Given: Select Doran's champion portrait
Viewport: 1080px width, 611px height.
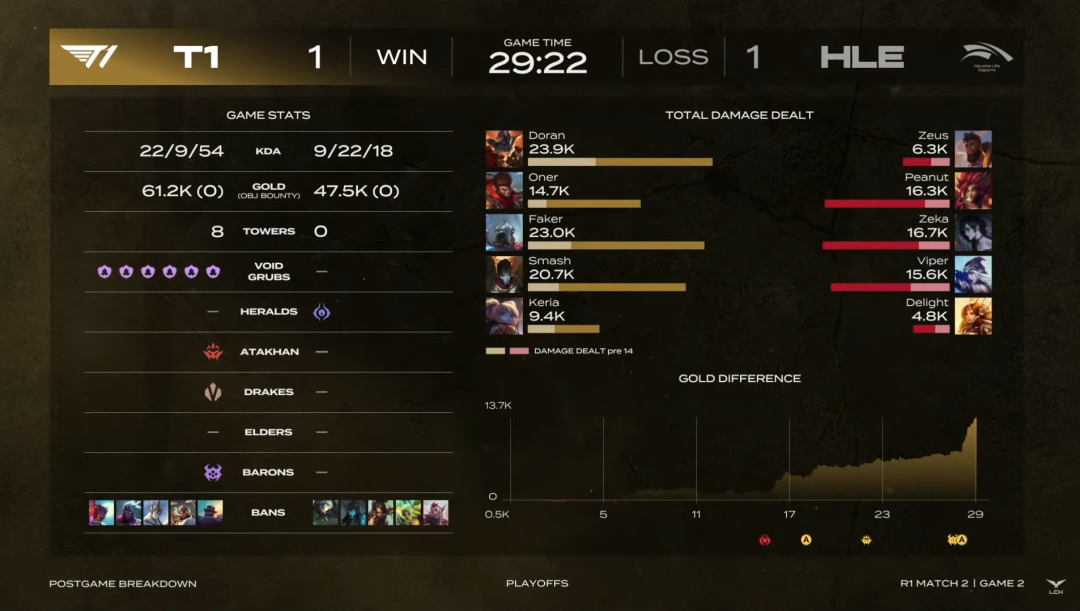Looking at the screenshot, I should pos(504,148).
